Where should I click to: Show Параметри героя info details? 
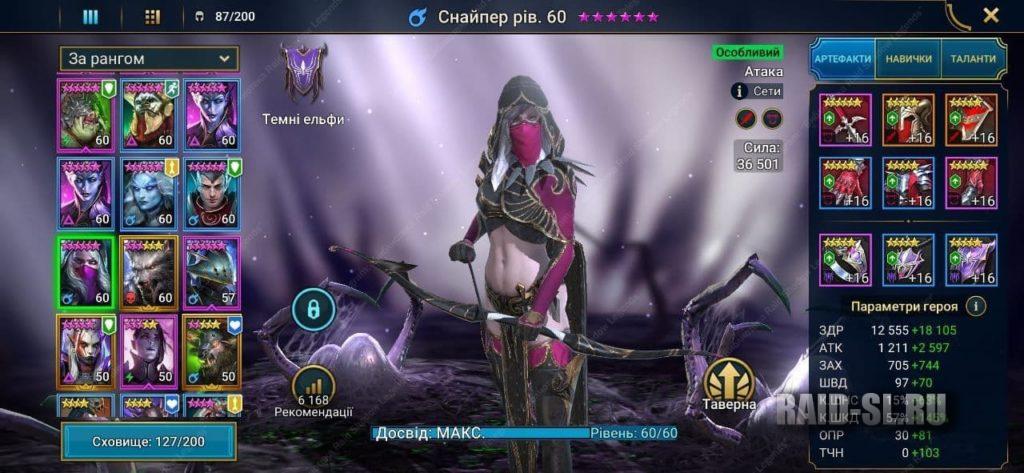(977, 306)
